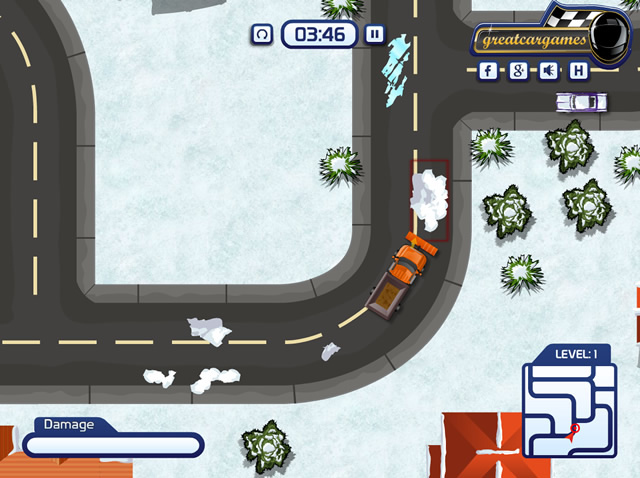Share on Facebook
Viewport: 640px width, 478px height.
point(488,70)
